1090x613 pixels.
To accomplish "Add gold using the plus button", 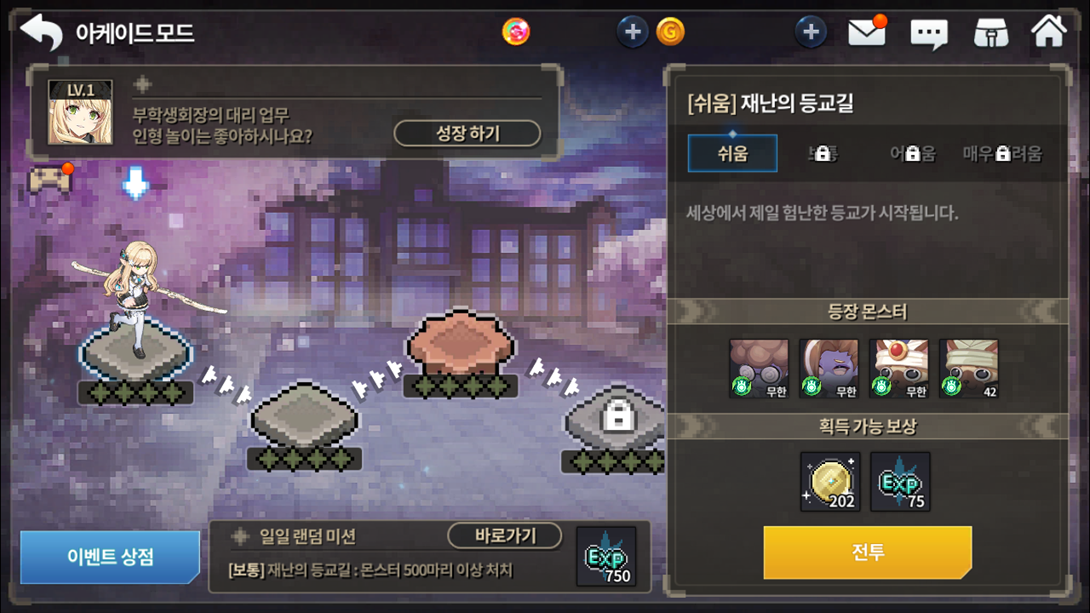I will point(632,32).
